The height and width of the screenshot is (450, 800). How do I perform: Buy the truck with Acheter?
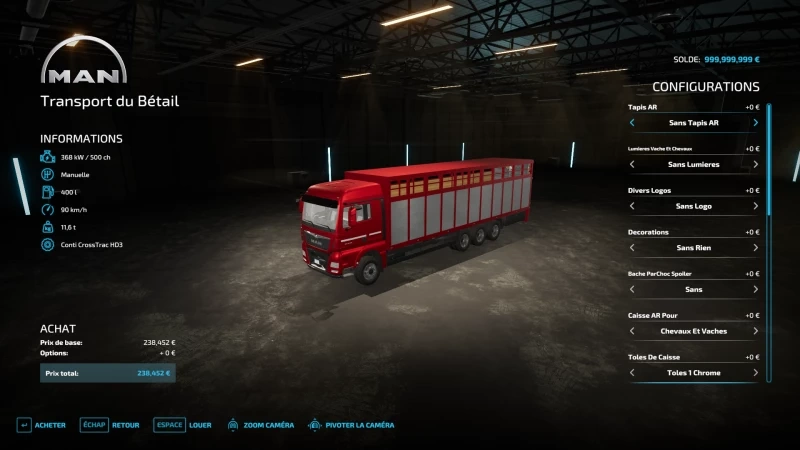point(41,425)
